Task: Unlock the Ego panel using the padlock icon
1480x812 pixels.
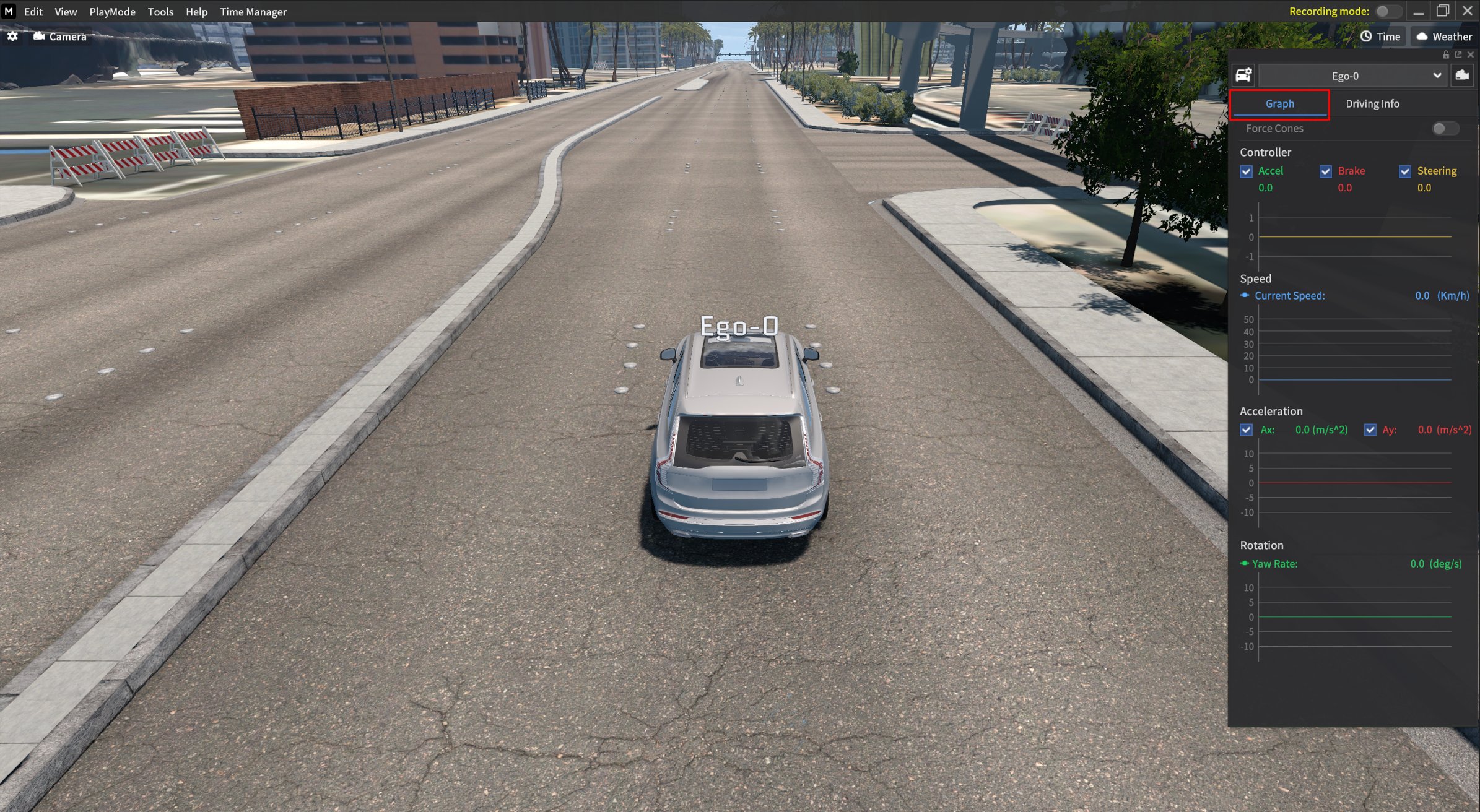Action: [1445, 54]
